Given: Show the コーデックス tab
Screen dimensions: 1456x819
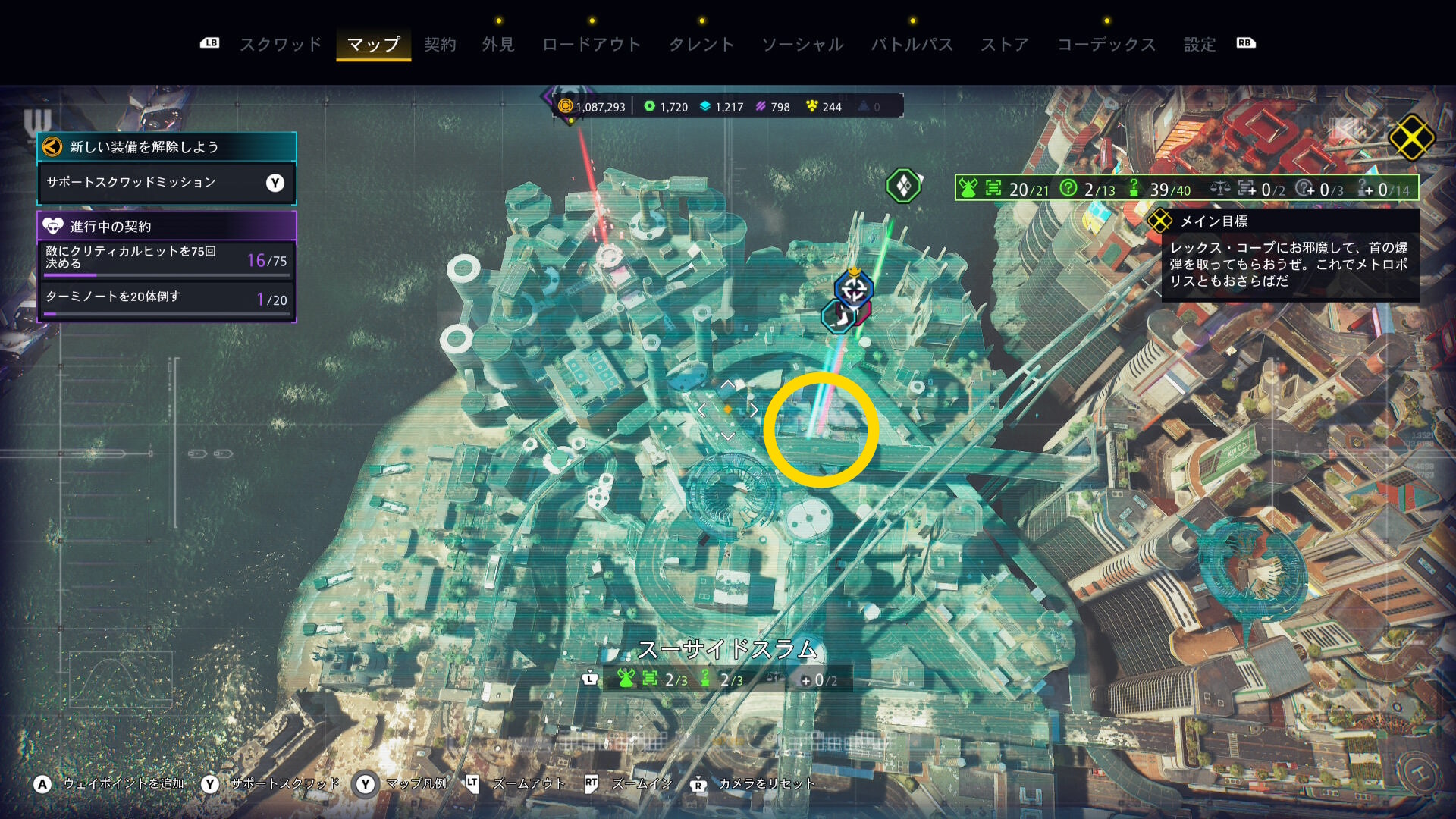Looking at the screenshot, I should (1106, 45).
